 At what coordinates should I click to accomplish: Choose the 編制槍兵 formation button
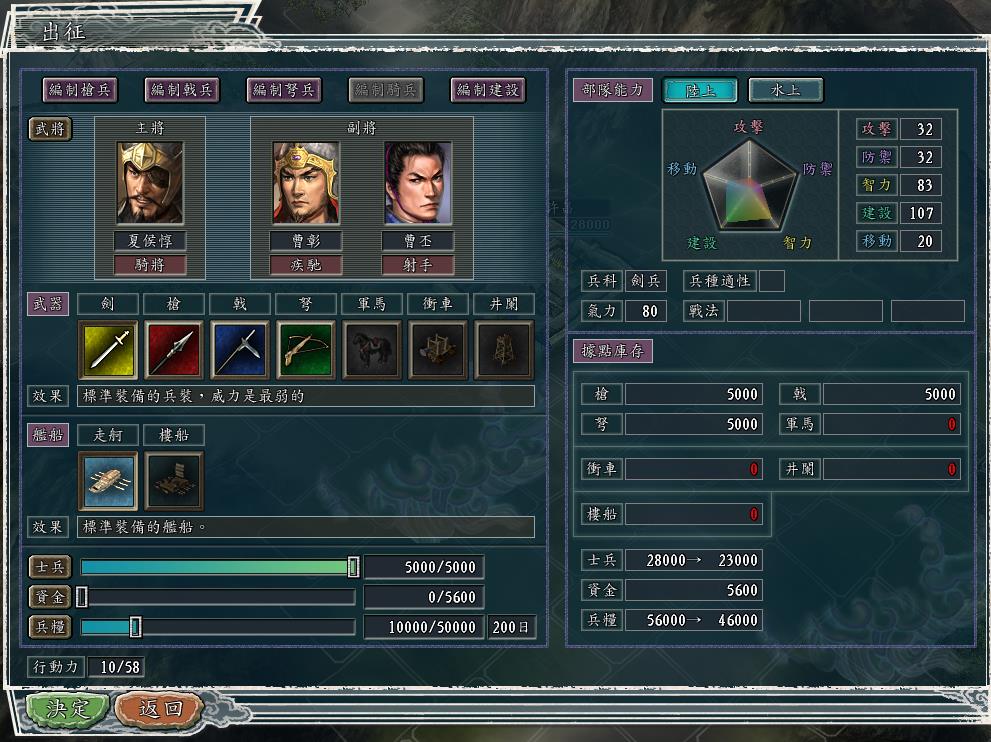(80, 90)
